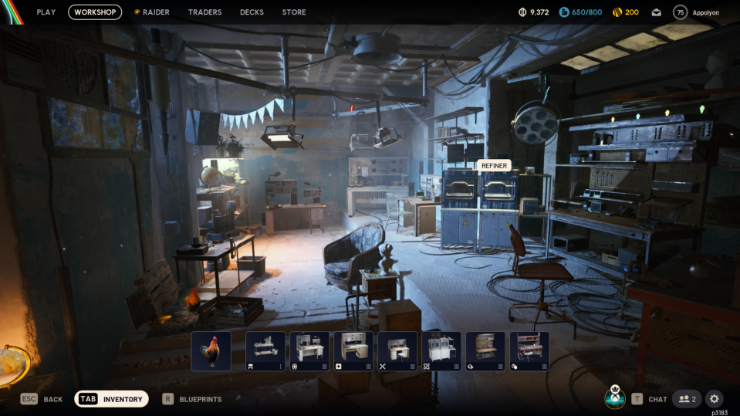Open the mail envelope inbox

656,12
